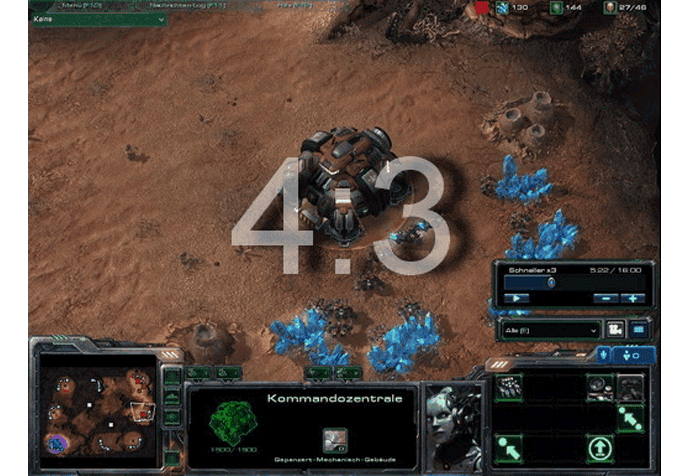Increase replay speed with the plus button
690x476 pixels.
click(632, 298)
